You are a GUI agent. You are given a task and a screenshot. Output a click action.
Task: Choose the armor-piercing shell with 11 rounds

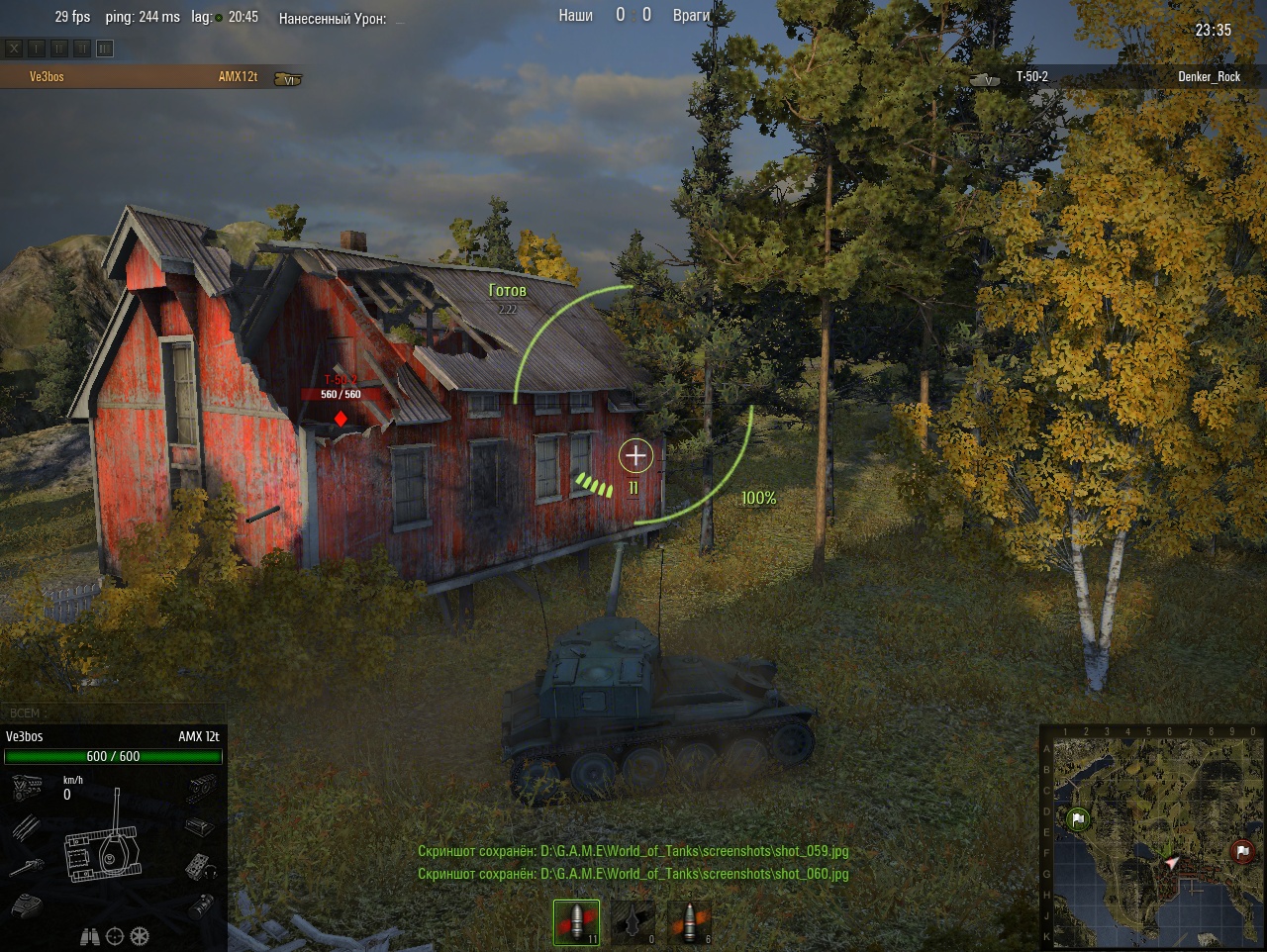(x=576, y=922)
